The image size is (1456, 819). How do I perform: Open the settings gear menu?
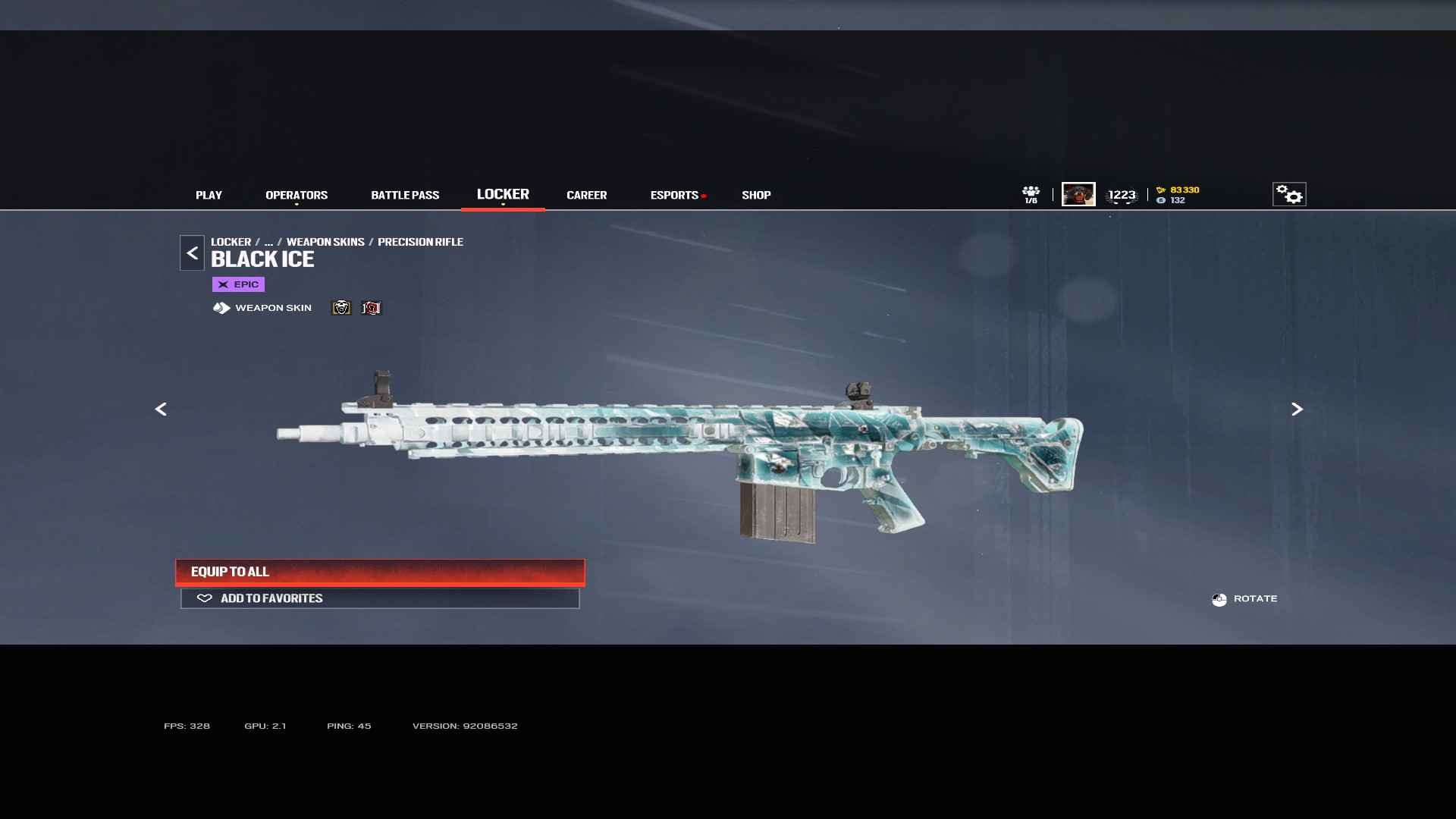pos(1288,194)
